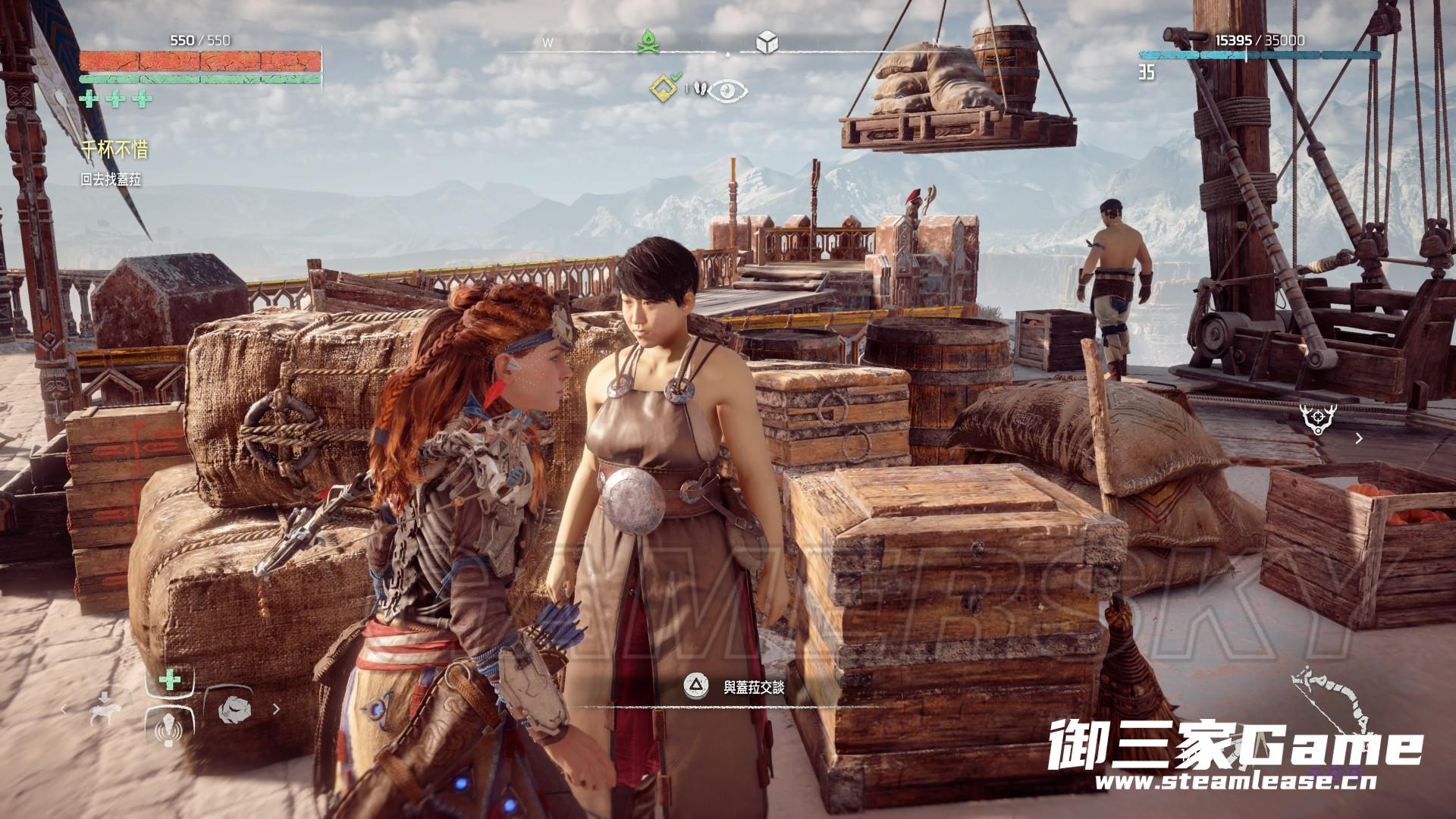Click the arrow next to antler icon

pyautogui.click(x=1359, y=438)
